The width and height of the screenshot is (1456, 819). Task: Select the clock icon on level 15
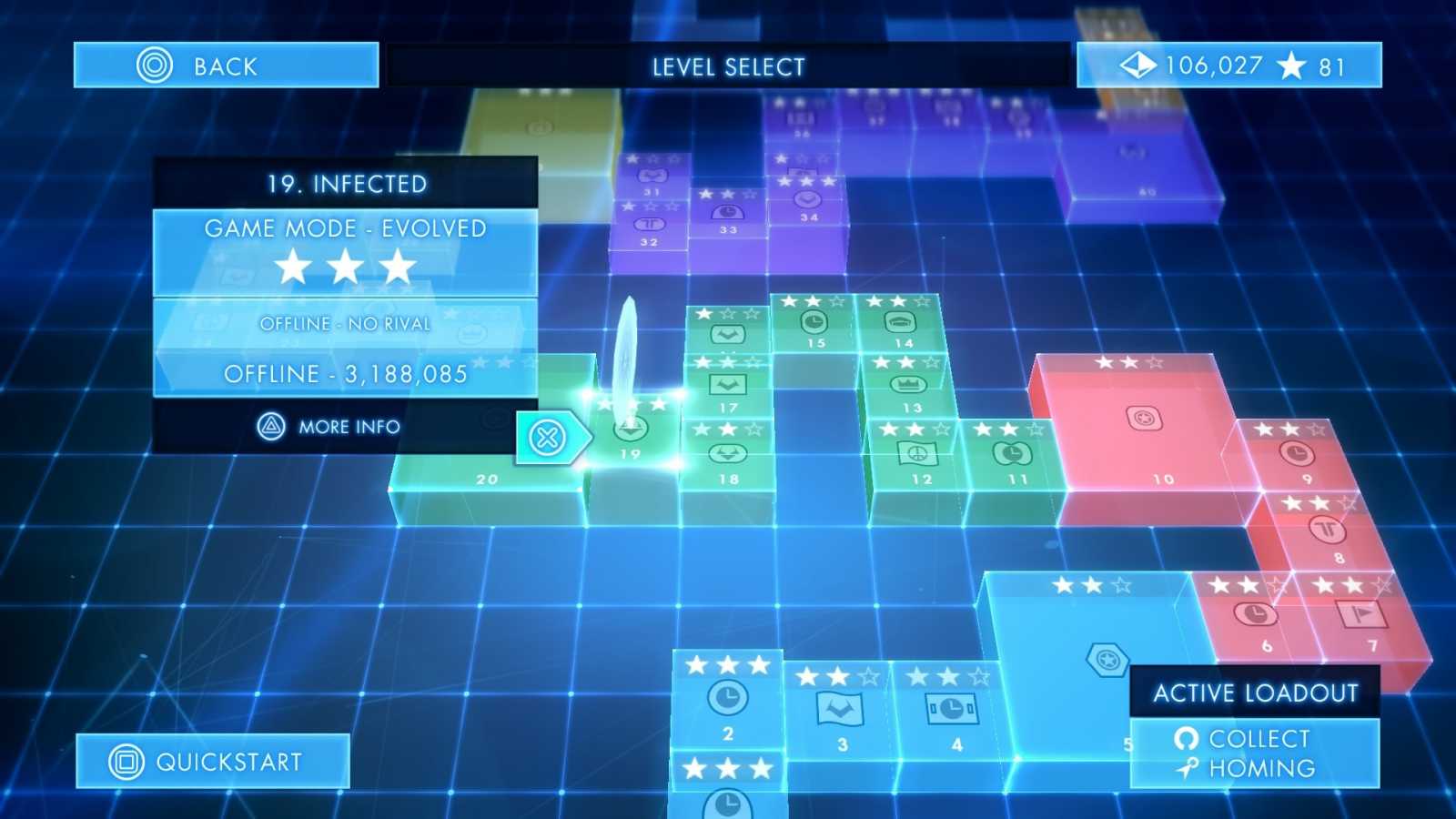click(814, 323)
